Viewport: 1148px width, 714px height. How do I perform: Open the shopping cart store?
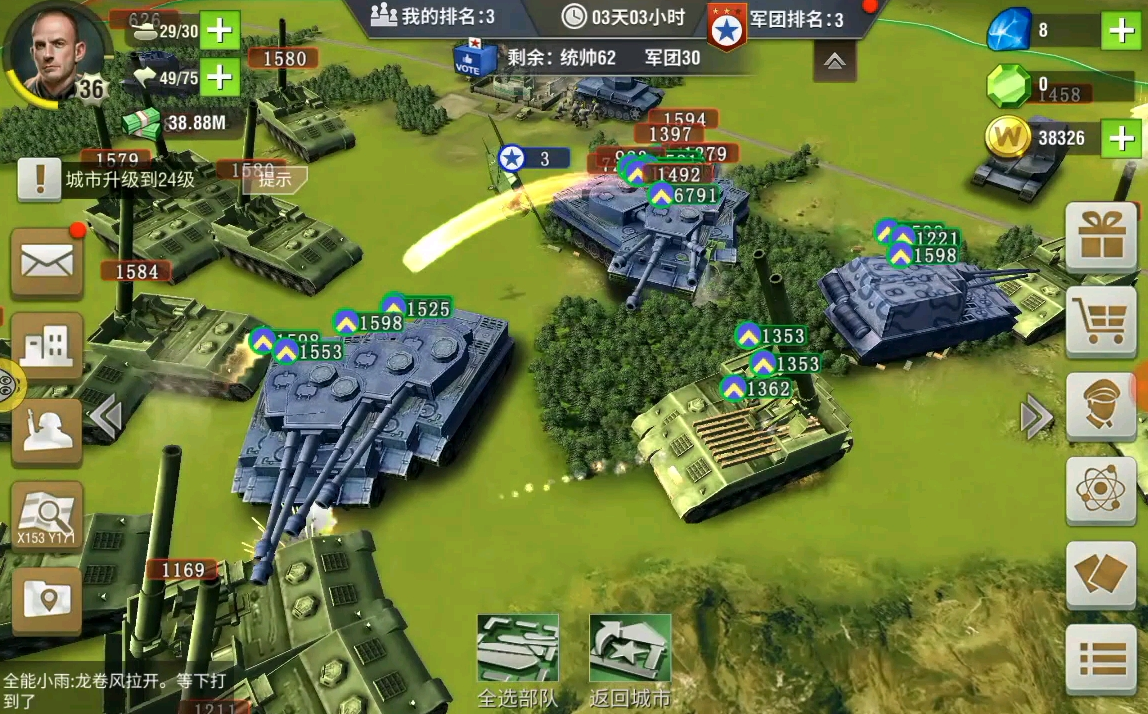tap(1100, 322)
